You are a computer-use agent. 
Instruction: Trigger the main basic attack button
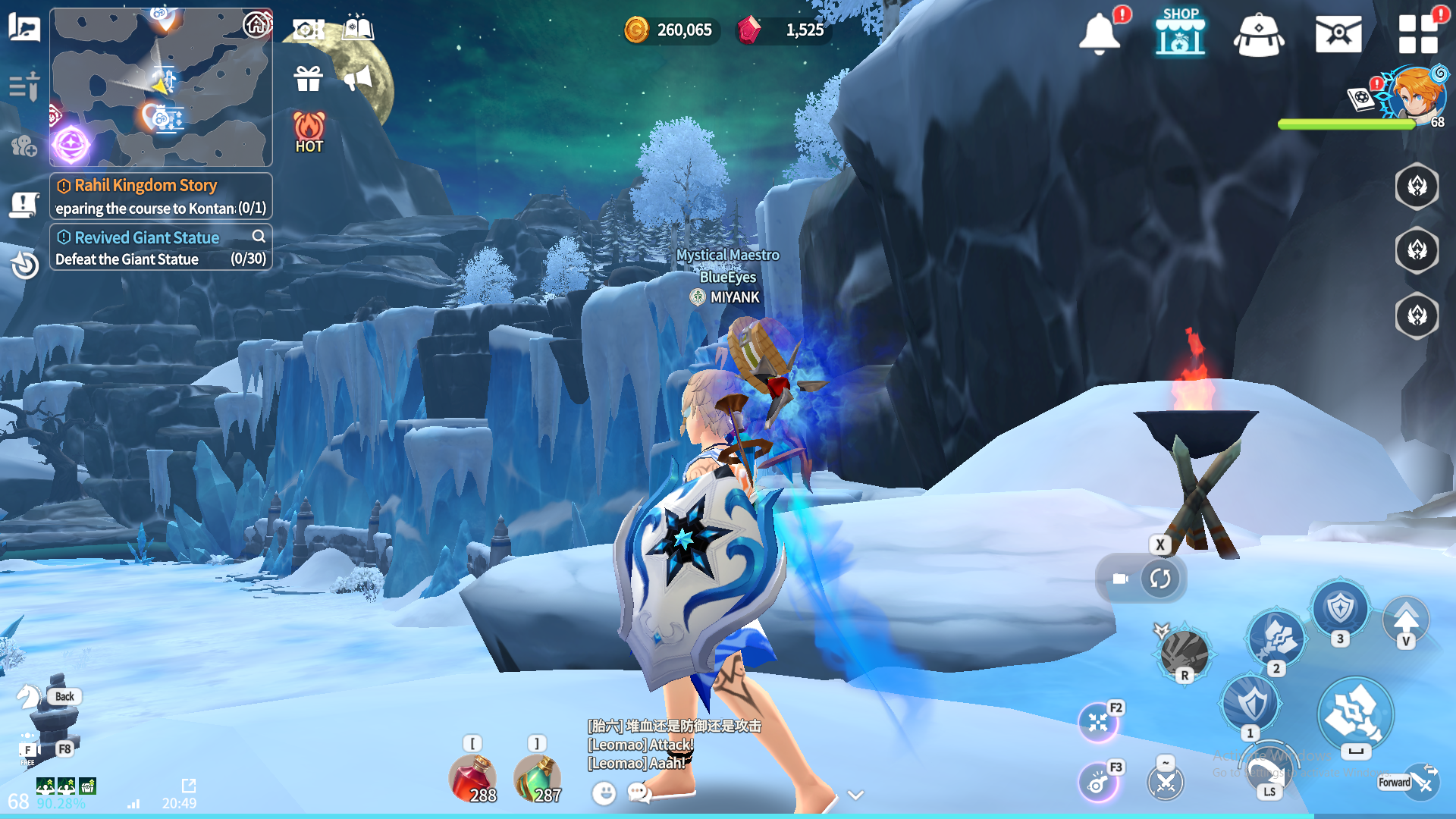click(x=1355, y=714)
